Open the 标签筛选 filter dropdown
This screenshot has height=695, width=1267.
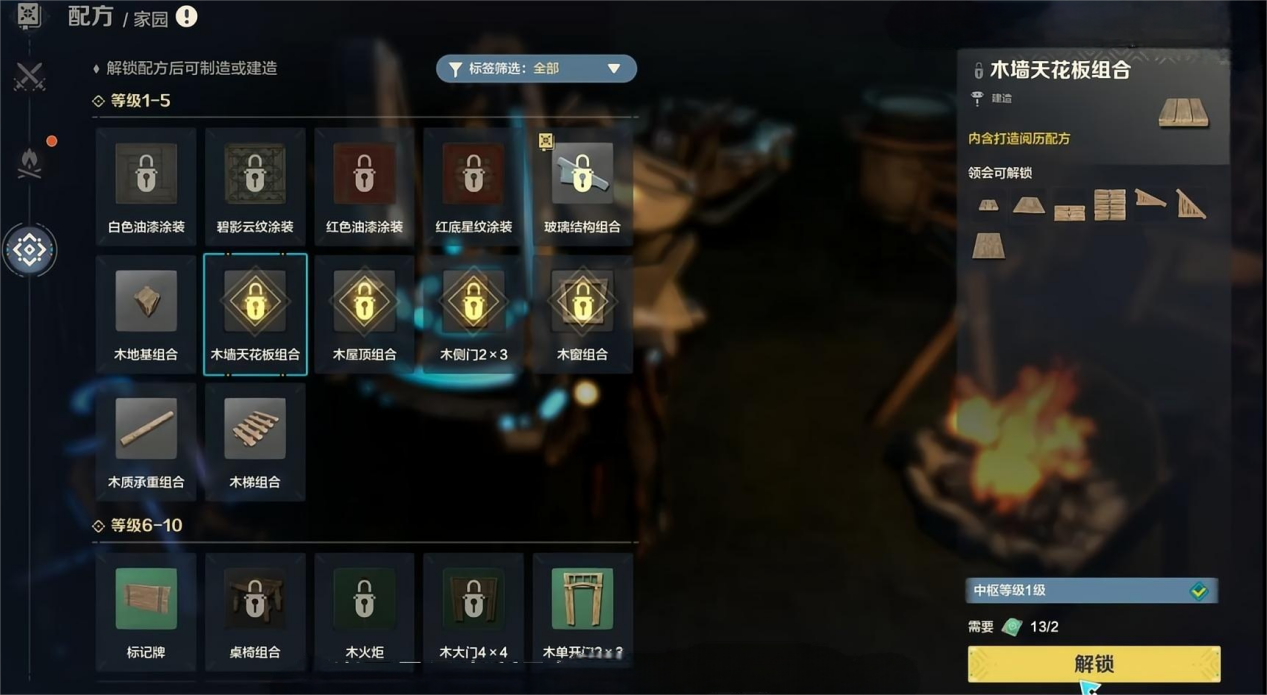coord(536,69)
